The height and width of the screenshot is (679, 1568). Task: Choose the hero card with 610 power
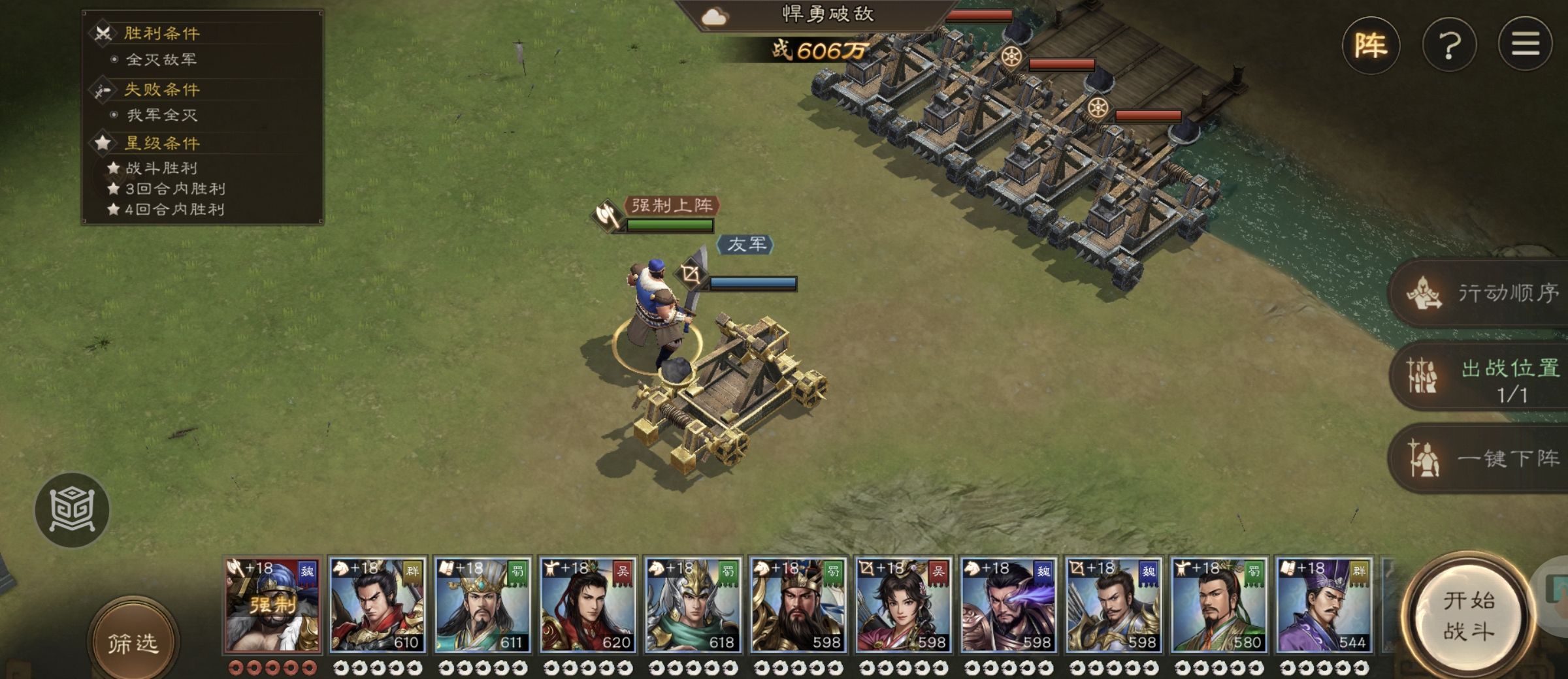378,605
